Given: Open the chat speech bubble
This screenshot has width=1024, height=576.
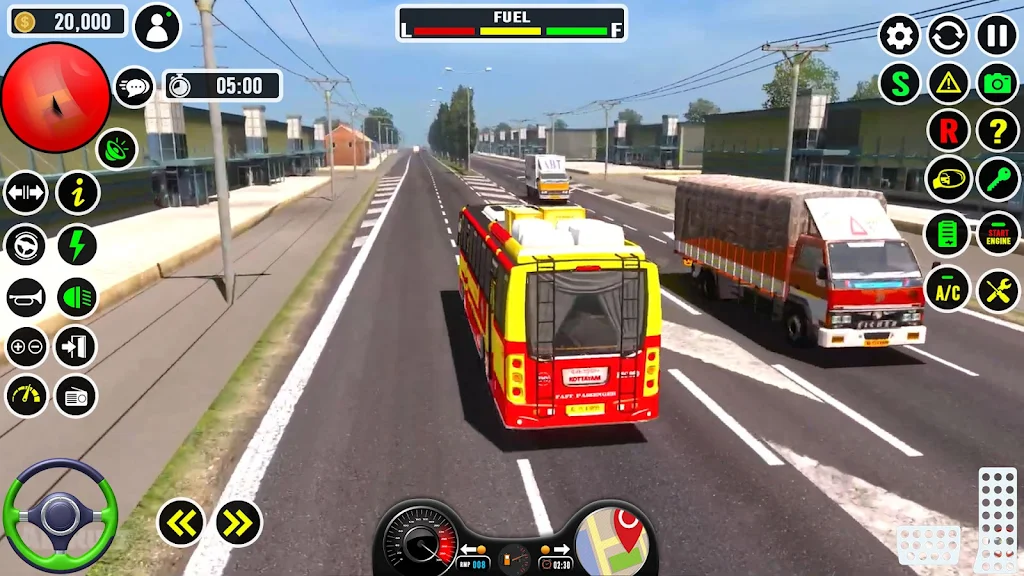Looking at the screenshot, I should point(134,87).
